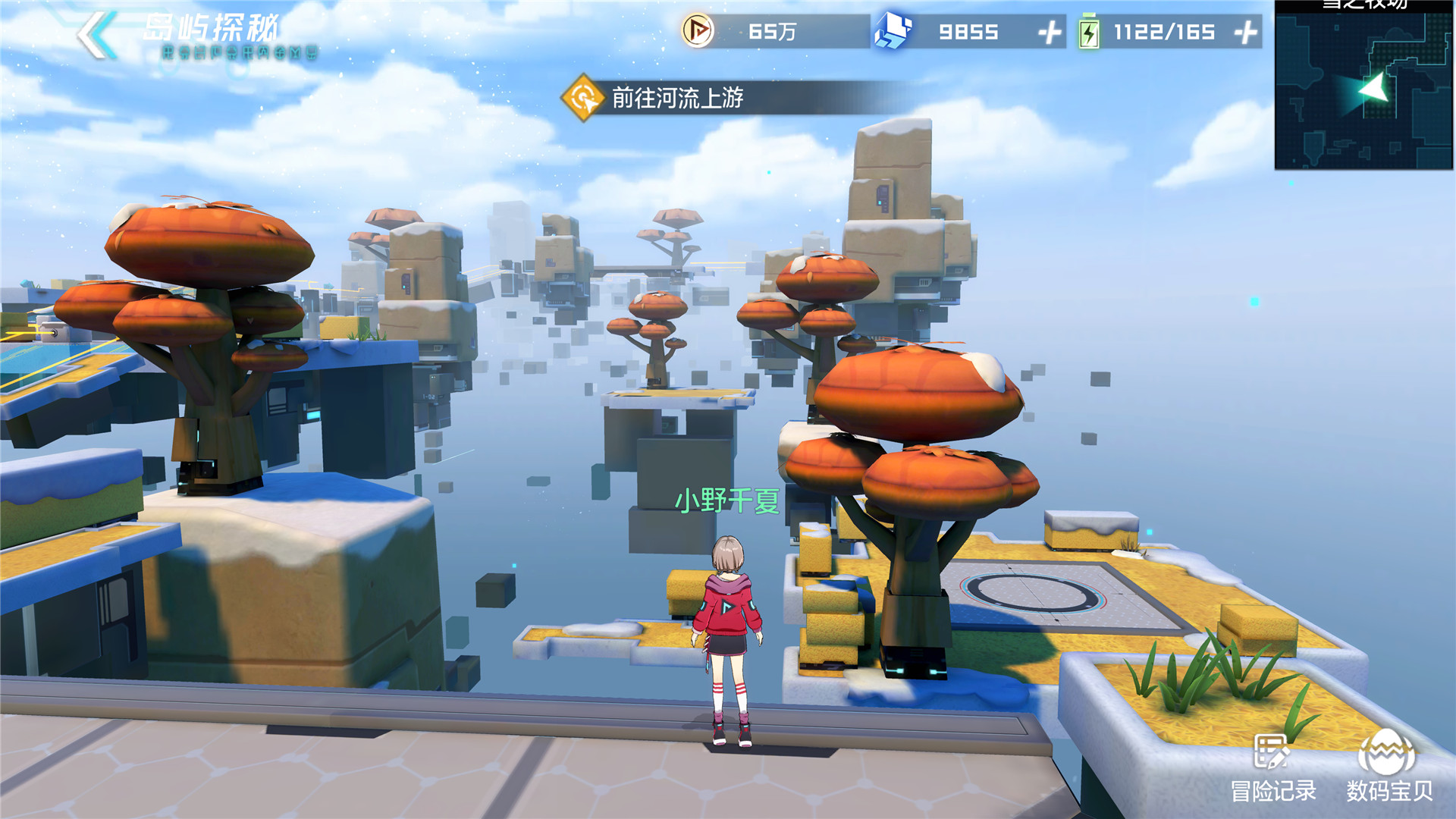The width and height of the screenshot is (1456, 819).
Task: Tap the gold coin currency icon
Action: tap(697, 31)
